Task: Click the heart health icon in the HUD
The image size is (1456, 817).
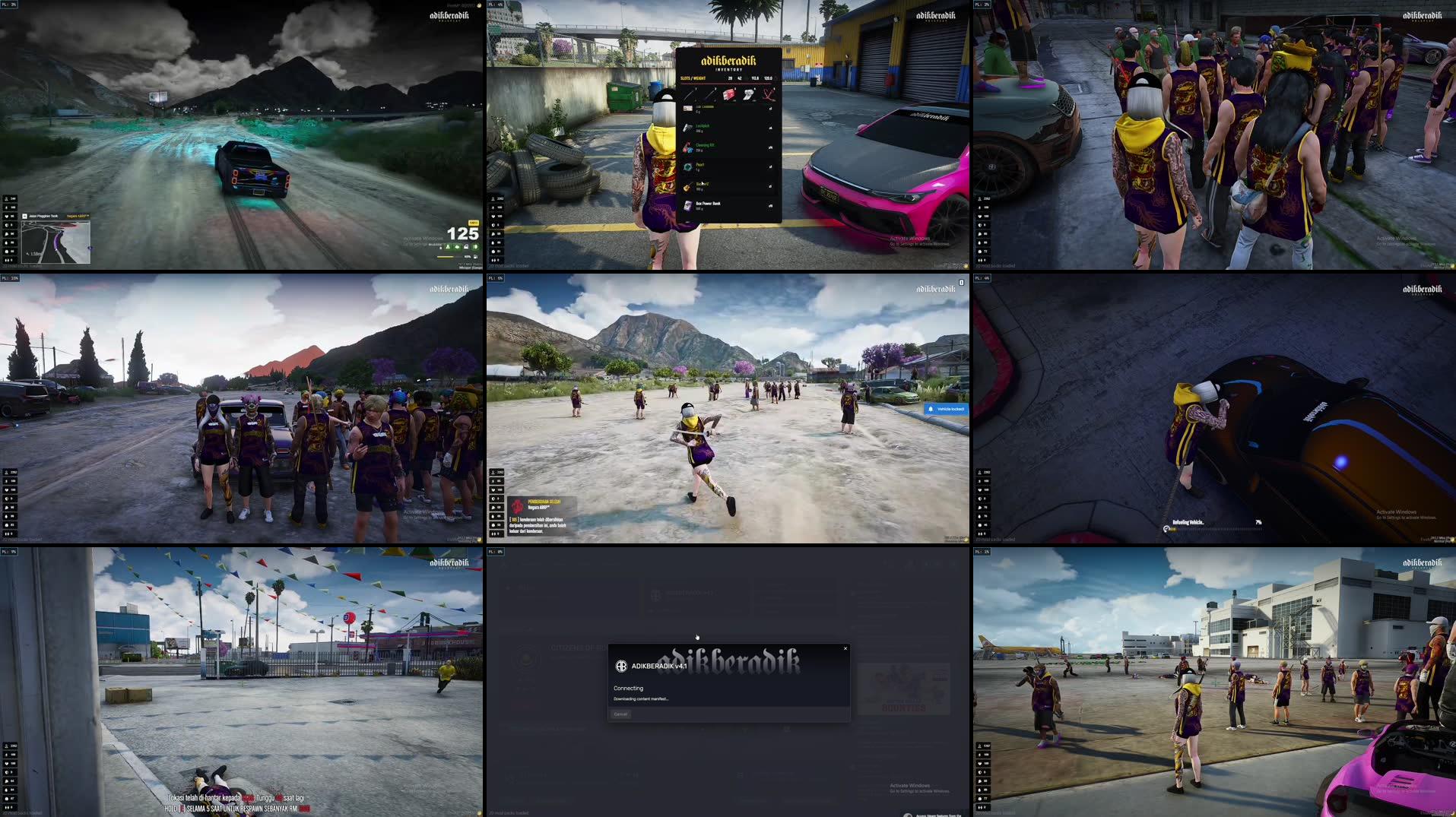Action: click(x=493, y=217)
